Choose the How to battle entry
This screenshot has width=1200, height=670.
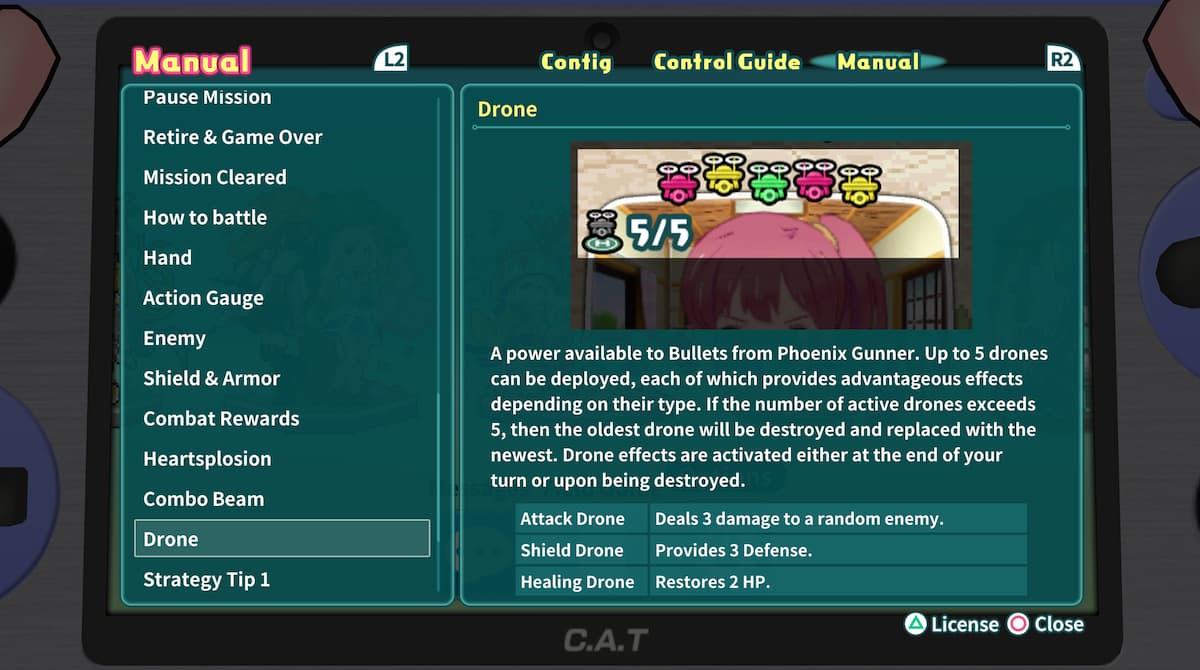(x=204, y=217)
